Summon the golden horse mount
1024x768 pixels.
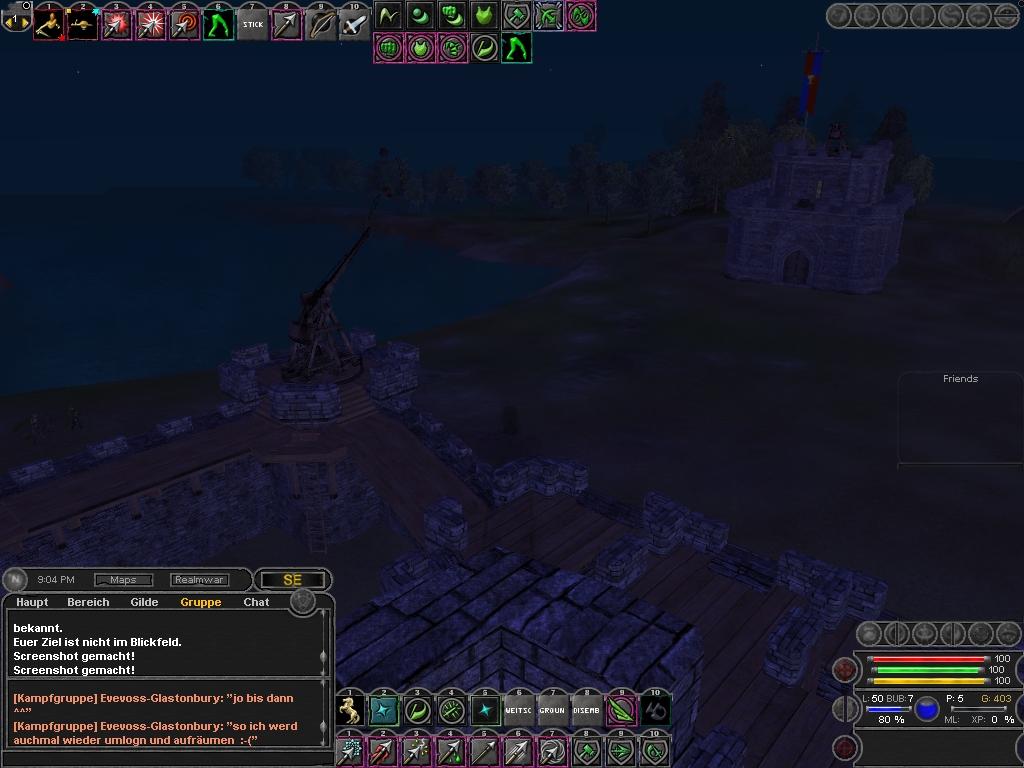[x=350, y=710]
